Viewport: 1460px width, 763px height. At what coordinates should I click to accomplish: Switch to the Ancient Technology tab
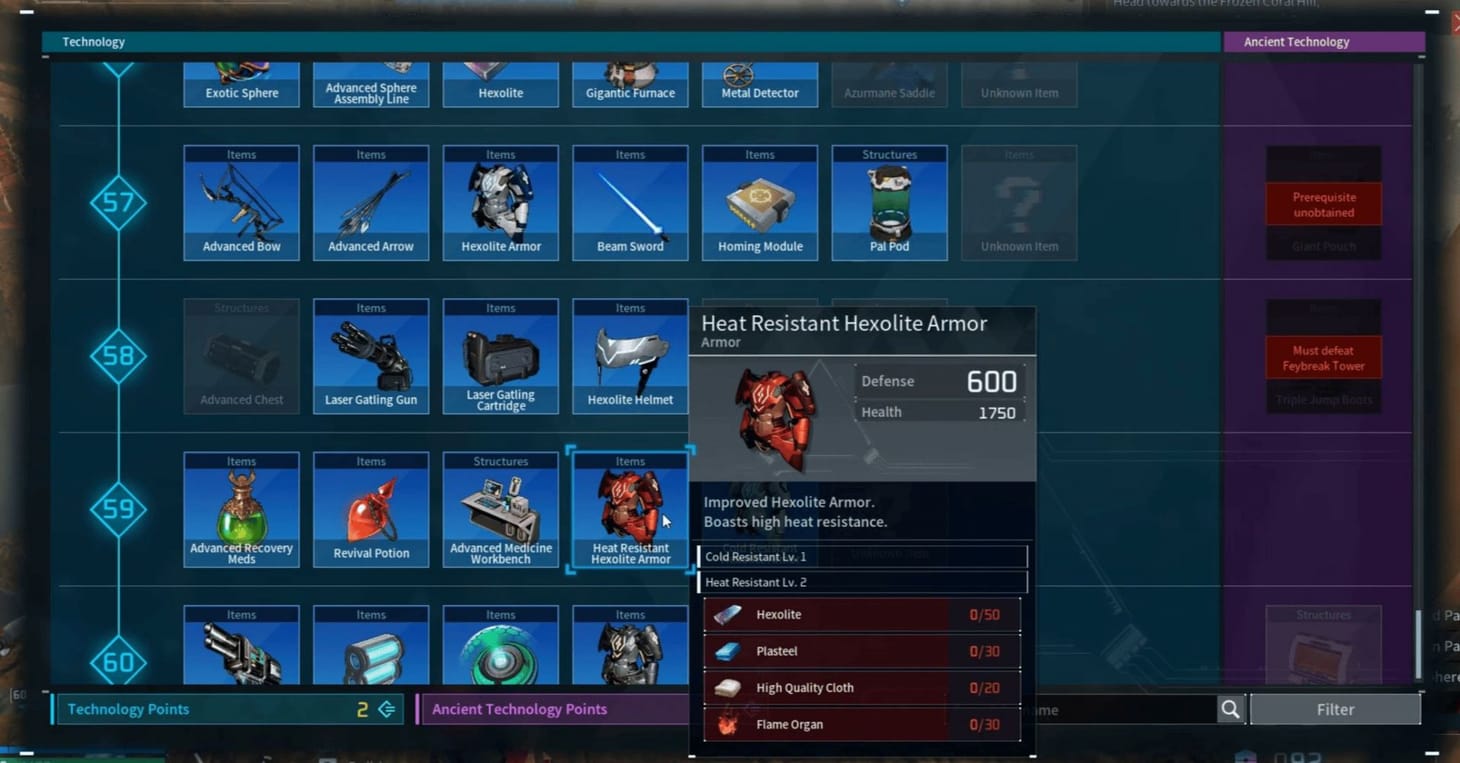click(1324, 41)
